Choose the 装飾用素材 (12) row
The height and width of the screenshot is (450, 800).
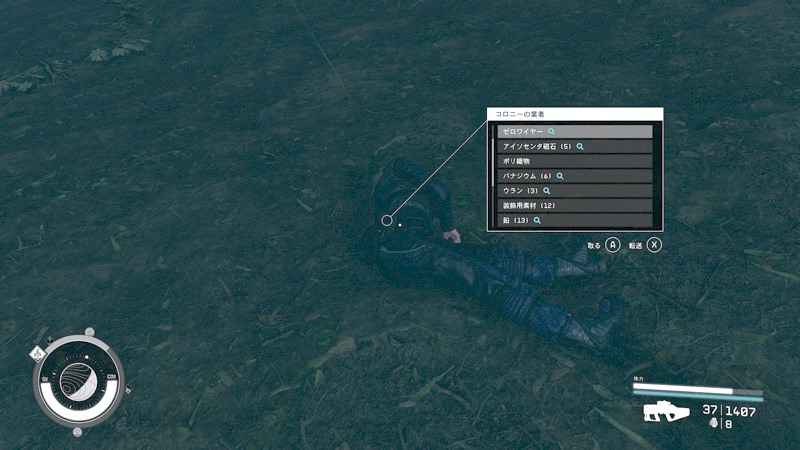pos(574,205)
